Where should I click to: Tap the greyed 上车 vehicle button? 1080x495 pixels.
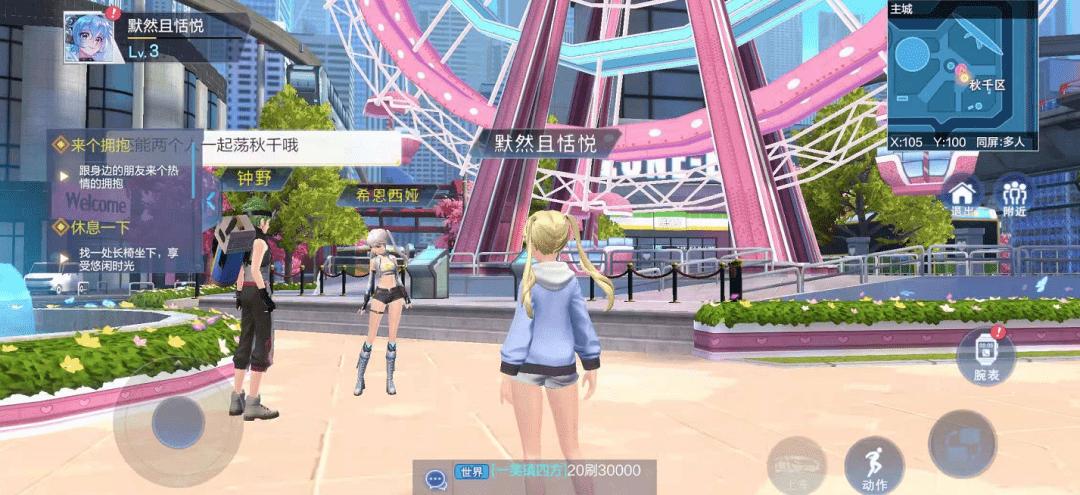(796, 466)
